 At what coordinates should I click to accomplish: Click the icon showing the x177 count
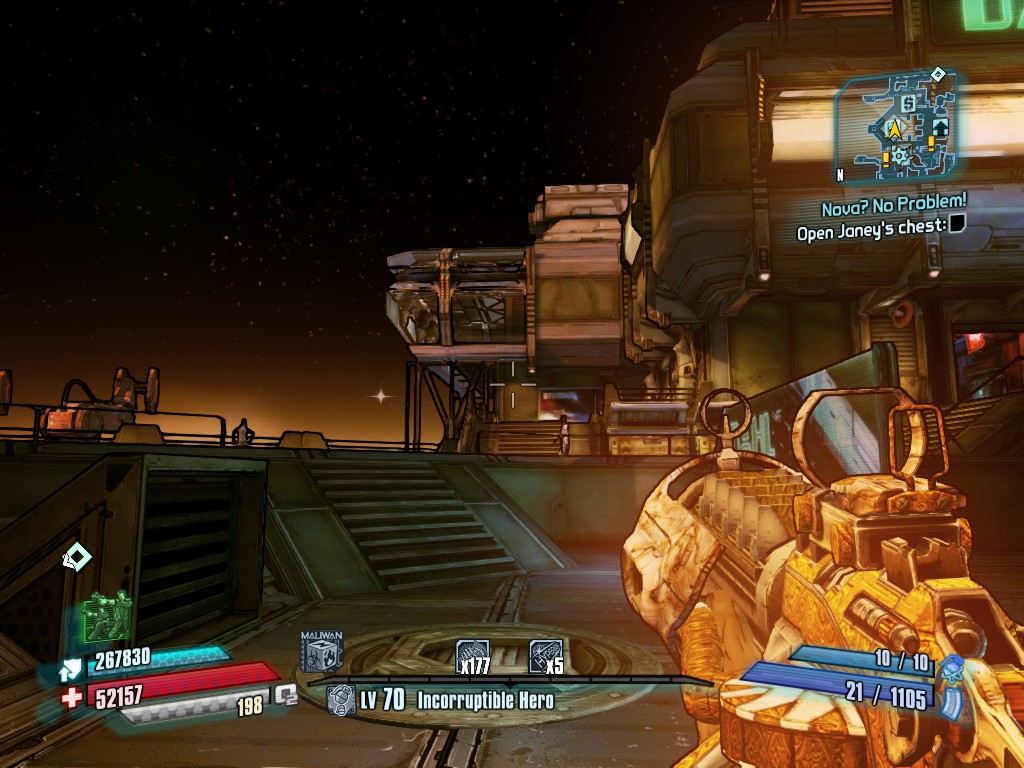(x=473, y=655)
